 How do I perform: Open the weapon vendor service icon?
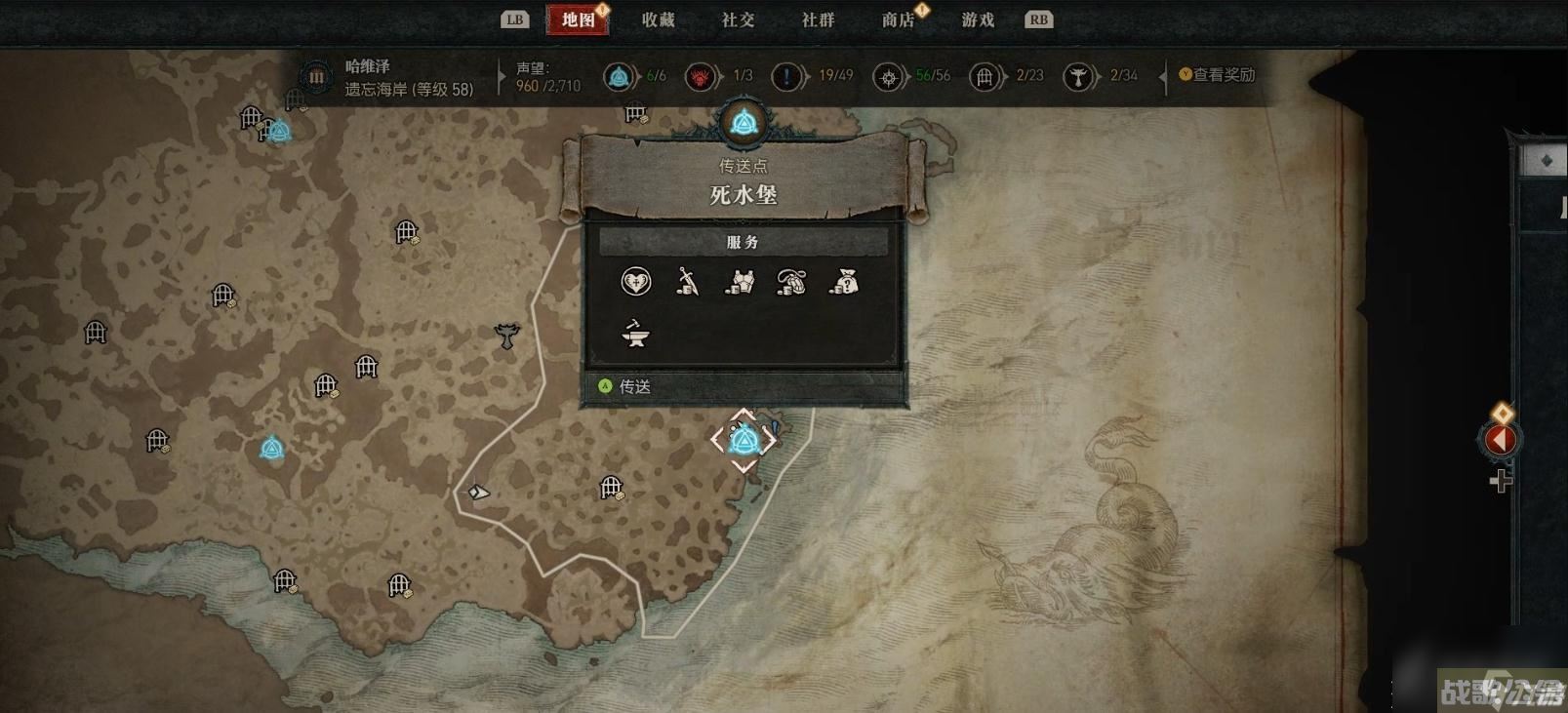tap(688, 281)
